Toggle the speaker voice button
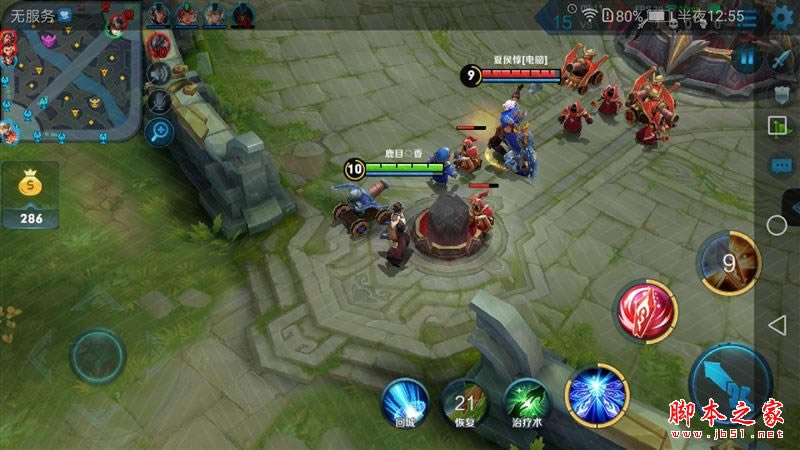 click(x=158, y=74)
